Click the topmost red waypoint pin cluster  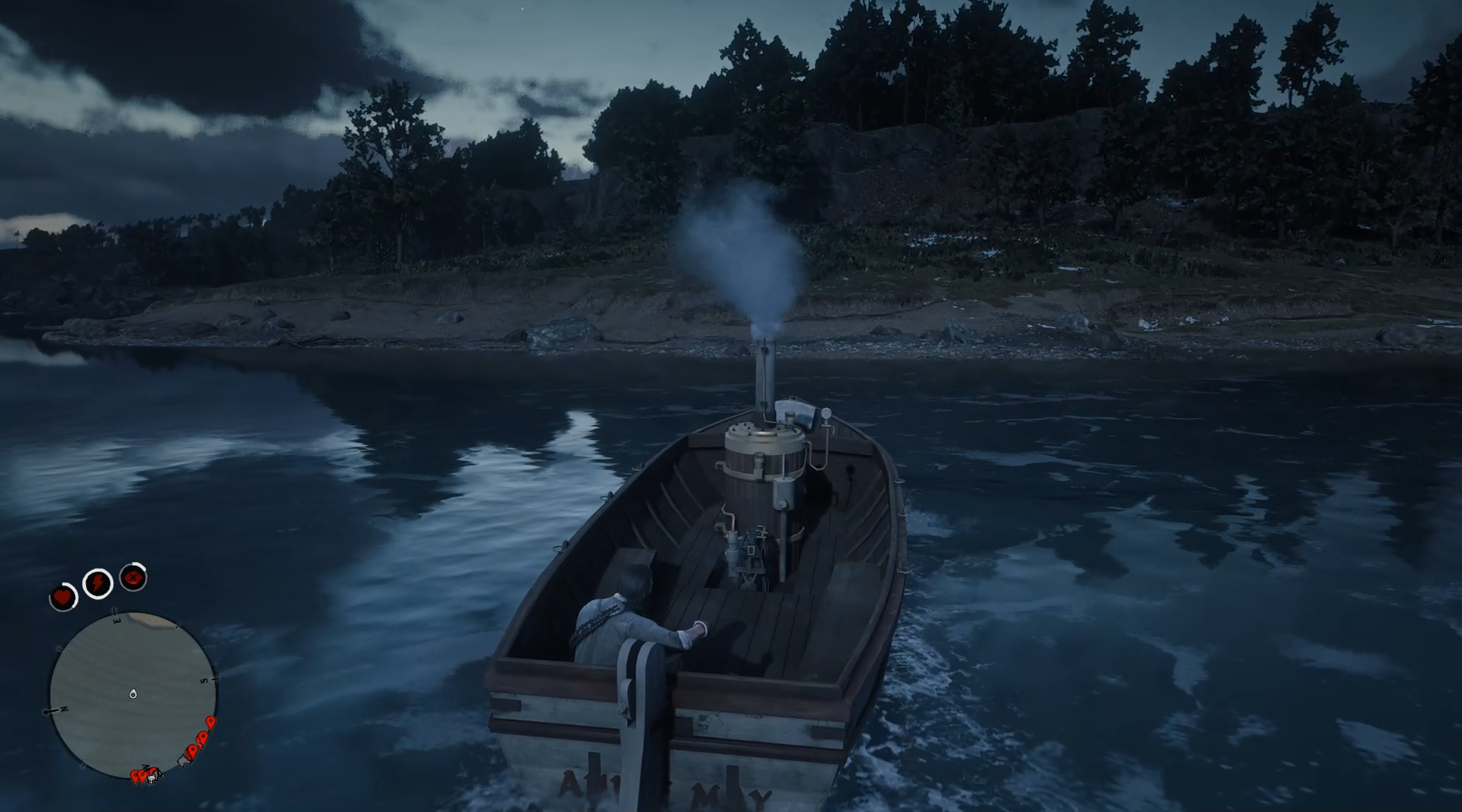coord(210,722)
